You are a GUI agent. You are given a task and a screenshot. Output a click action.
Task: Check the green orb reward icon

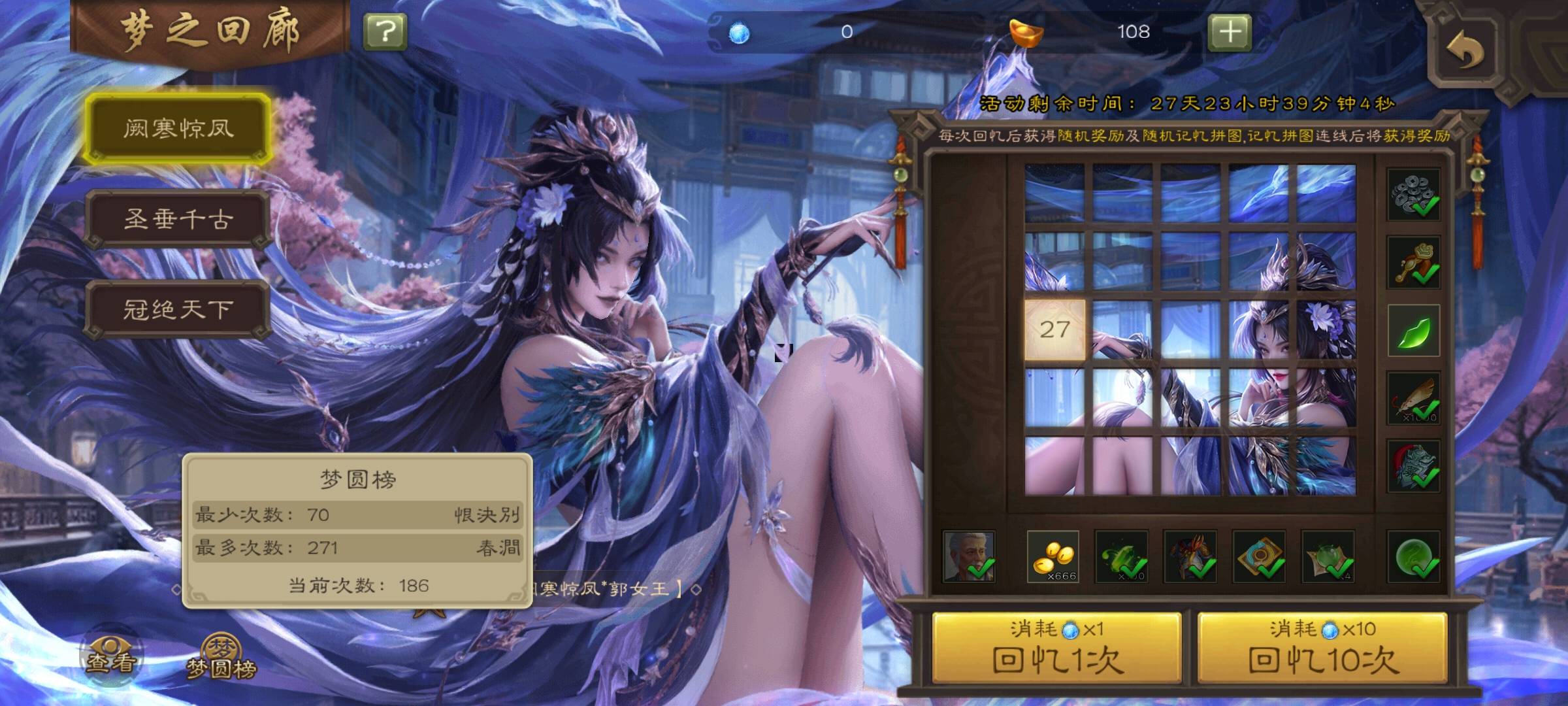pyautogui.click(x=1413, y=557)
